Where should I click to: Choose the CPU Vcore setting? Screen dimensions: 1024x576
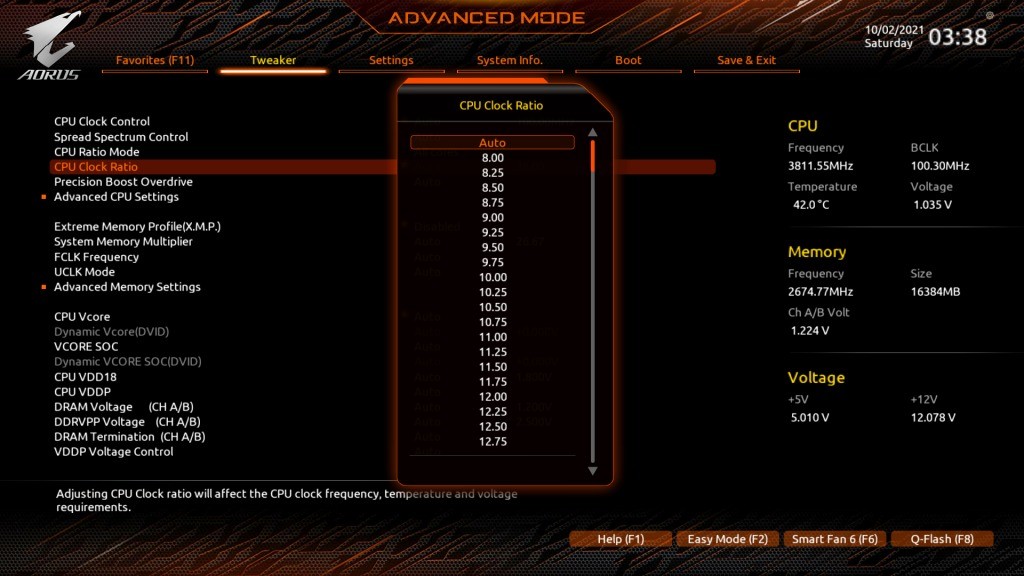(82, 317)
